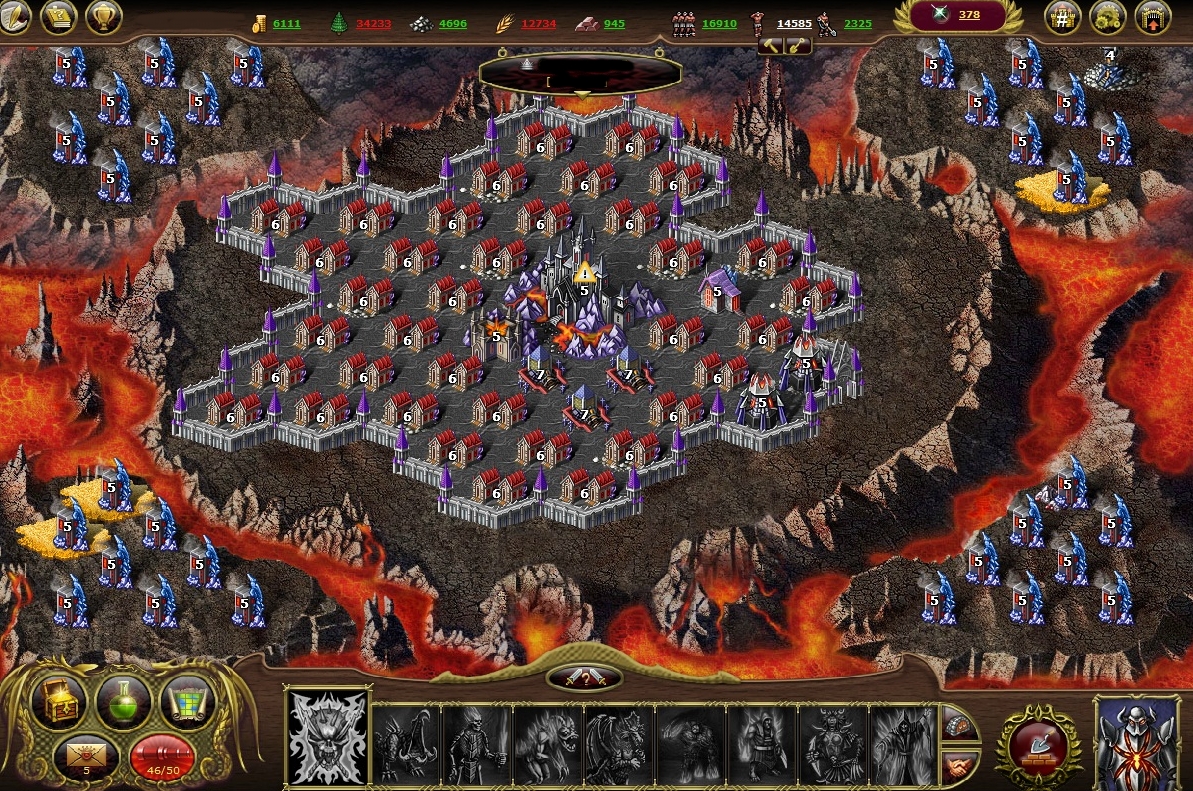Select the large skull emblem portrait
This screenshot has height=791, width=1193.
click(327, 738)
